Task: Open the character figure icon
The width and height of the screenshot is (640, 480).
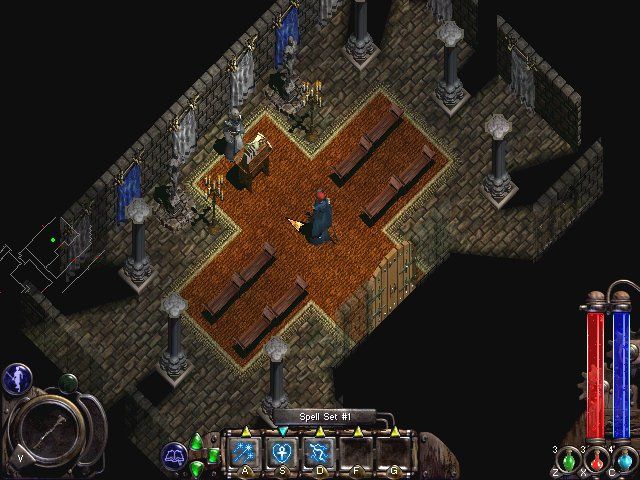Action: [x=16, y=377]
